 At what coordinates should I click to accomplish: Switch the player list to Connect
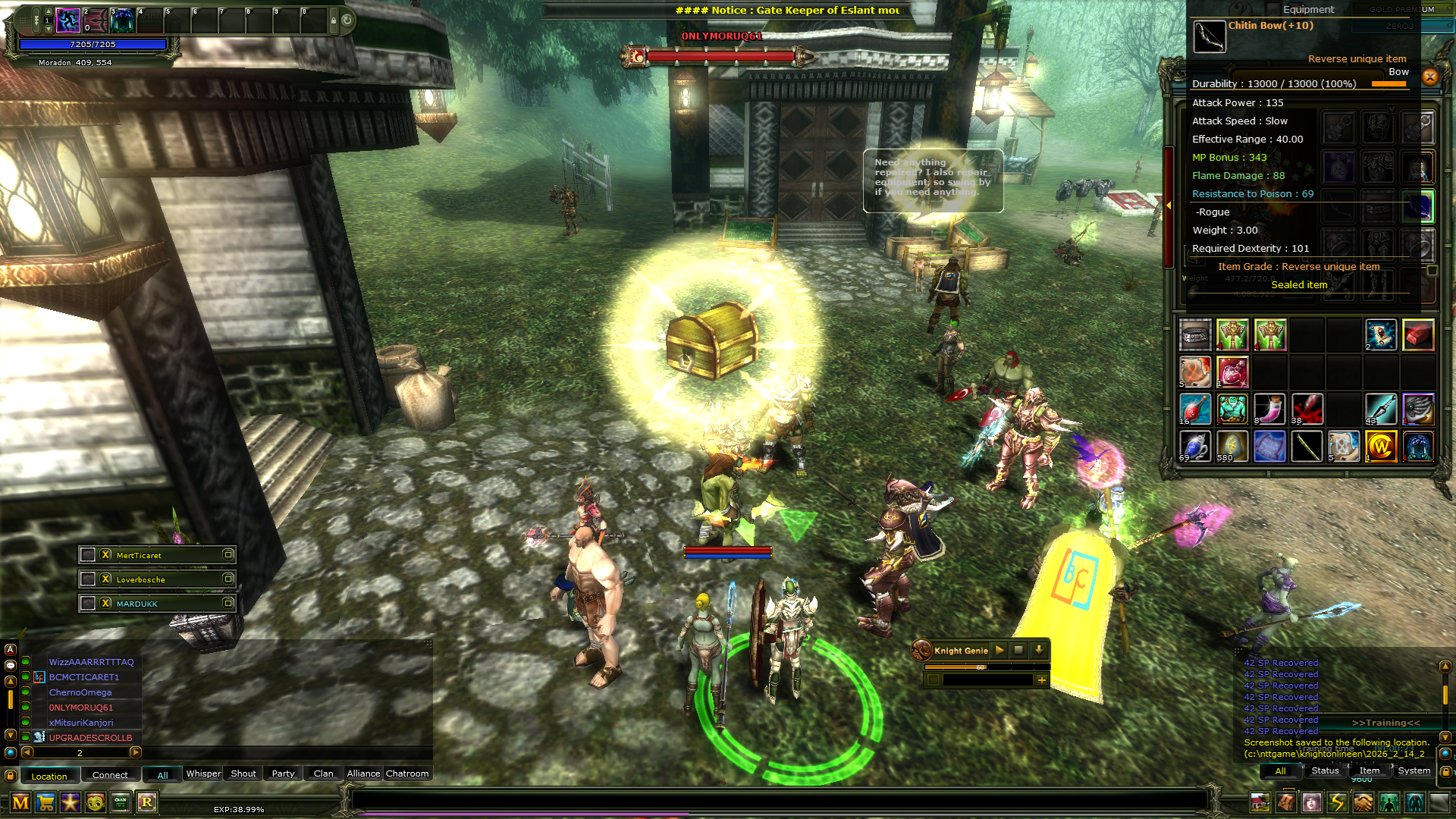110,775
